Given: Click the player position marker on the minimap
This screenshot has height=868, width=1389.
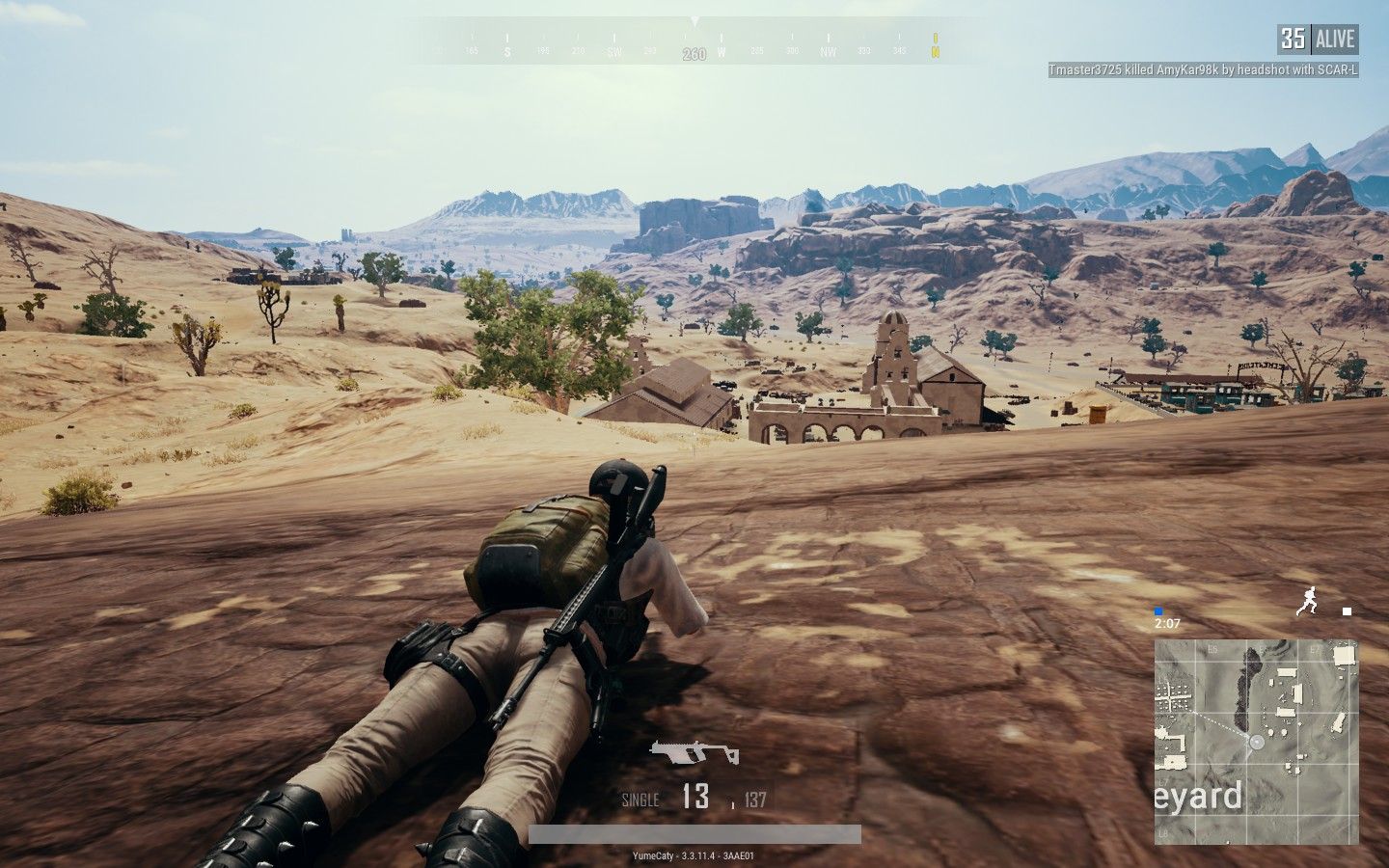Looking at the screenshot, I should pos(1256,742).
